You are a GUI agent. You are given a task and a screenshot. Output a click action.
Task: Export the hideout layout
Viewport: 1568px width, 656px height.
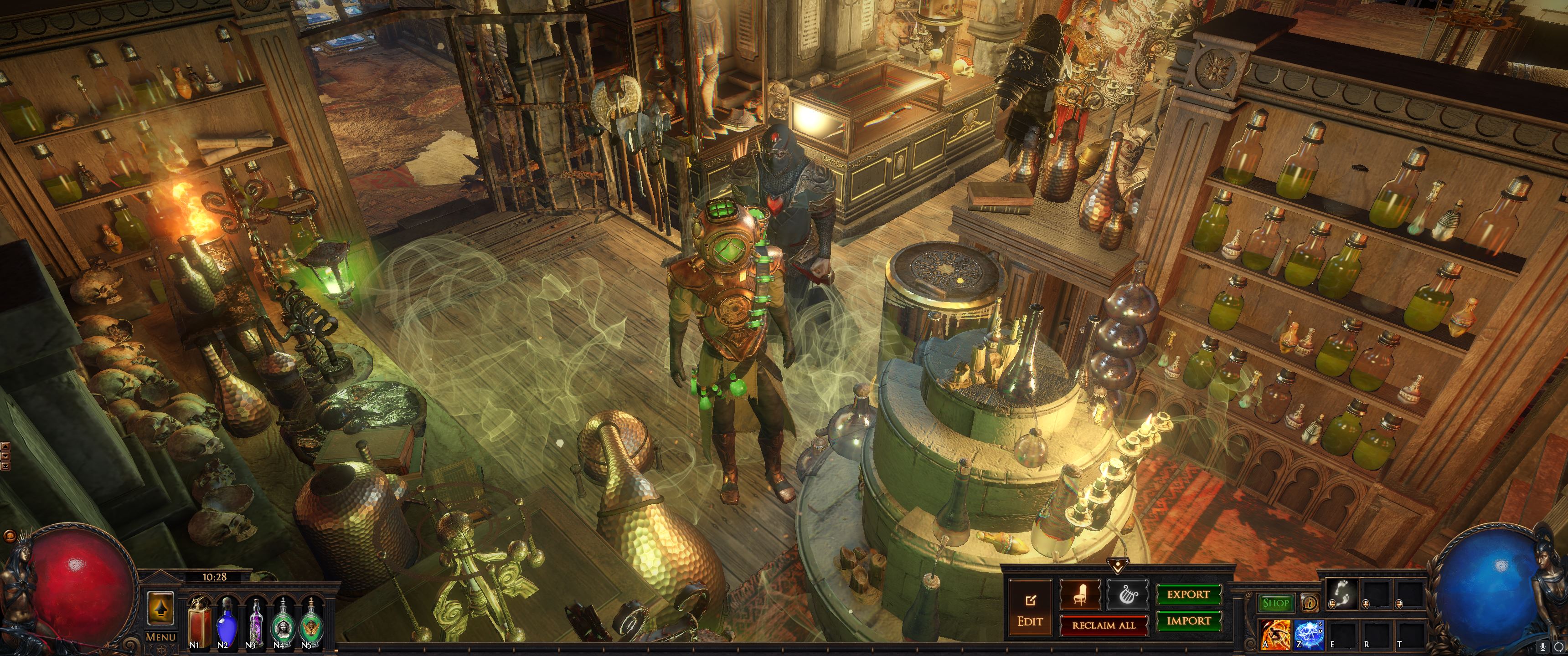pyautogui.click(x=1188, y=594)
